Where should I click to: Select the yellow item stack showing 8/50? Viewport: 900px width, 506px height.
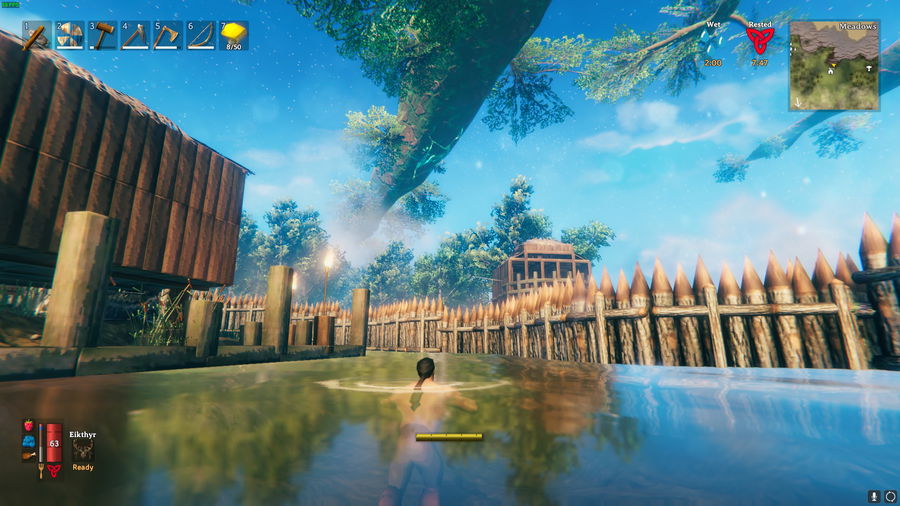(233, 36)
